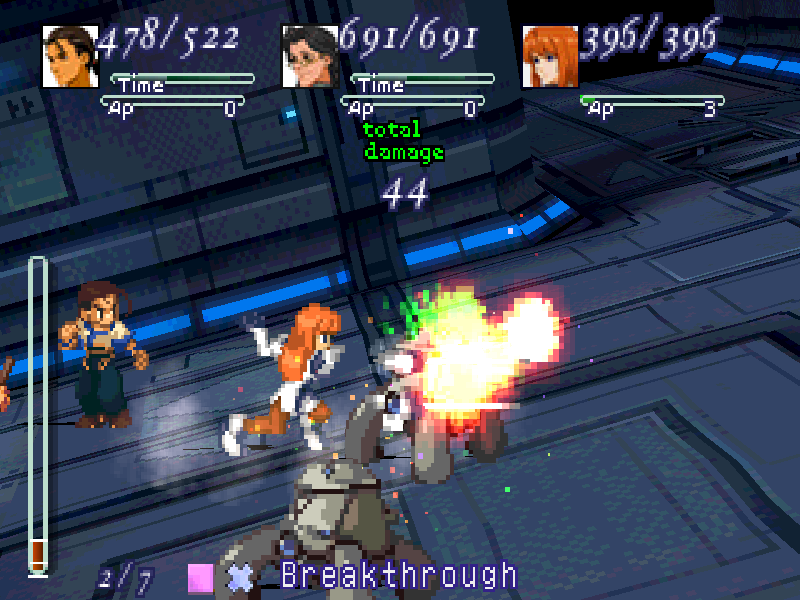Choose the orange-haired woman's portrait
Image resolution: width=800 pixels, height=600 pixels.
[x=551, y=57]
